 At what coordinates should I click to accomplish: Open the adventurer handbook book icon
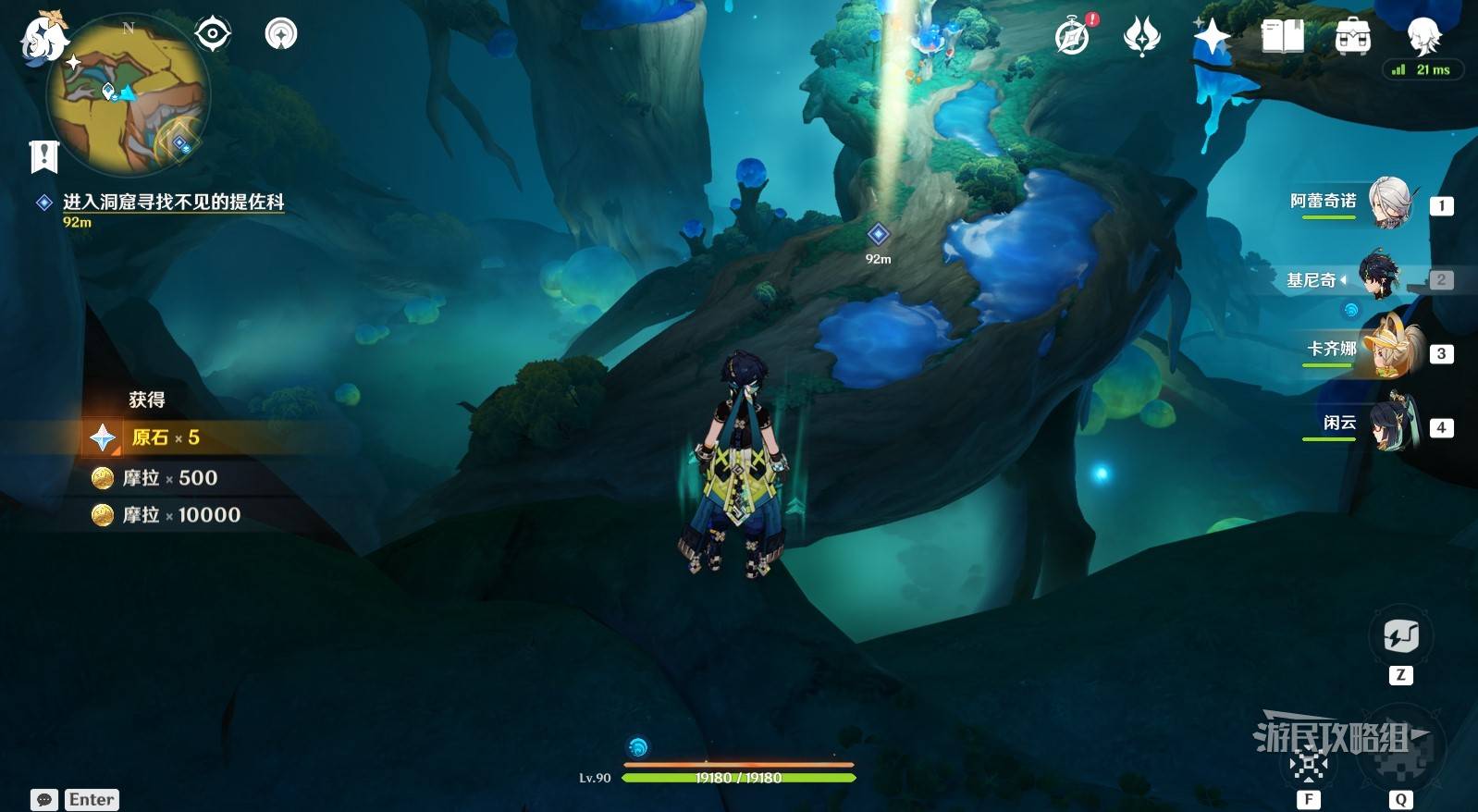[1282, 37]
